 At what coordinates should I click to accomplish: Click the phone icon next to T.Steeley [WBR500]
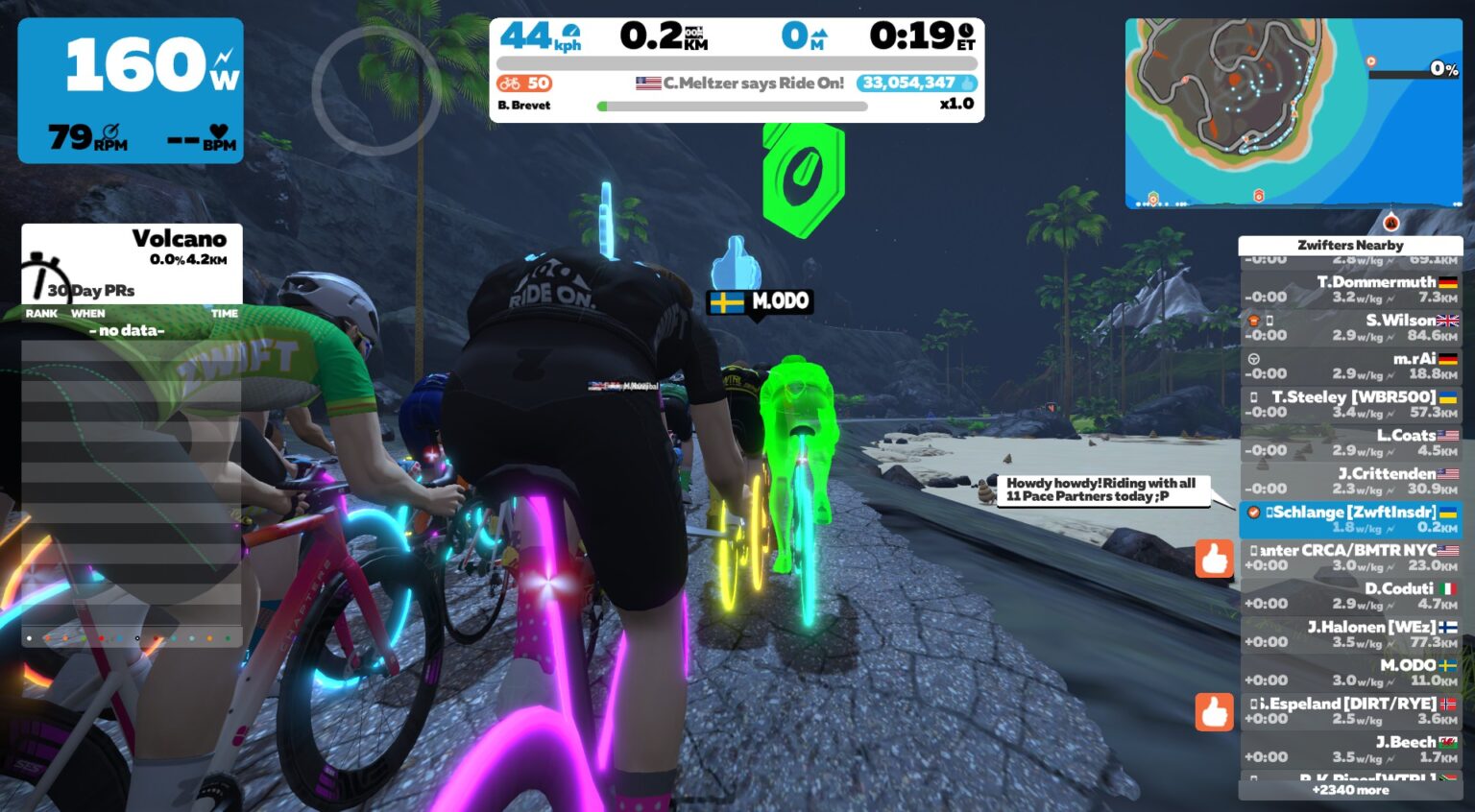[x=1254, y=396]
